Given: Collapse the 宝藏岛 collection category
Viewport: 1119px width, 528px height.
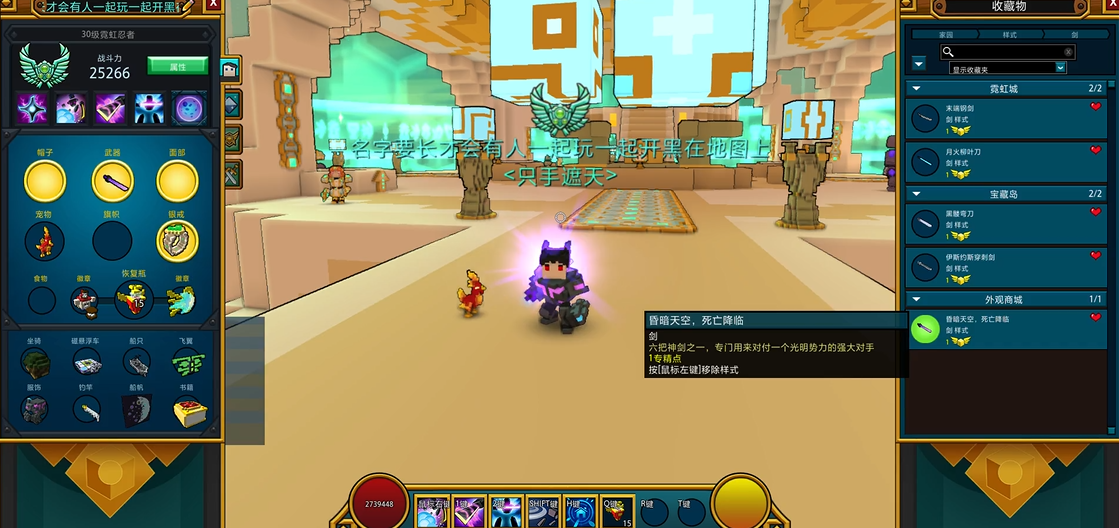Looking at the screenshot, I should pyautogui.click(x=916, y=194).
